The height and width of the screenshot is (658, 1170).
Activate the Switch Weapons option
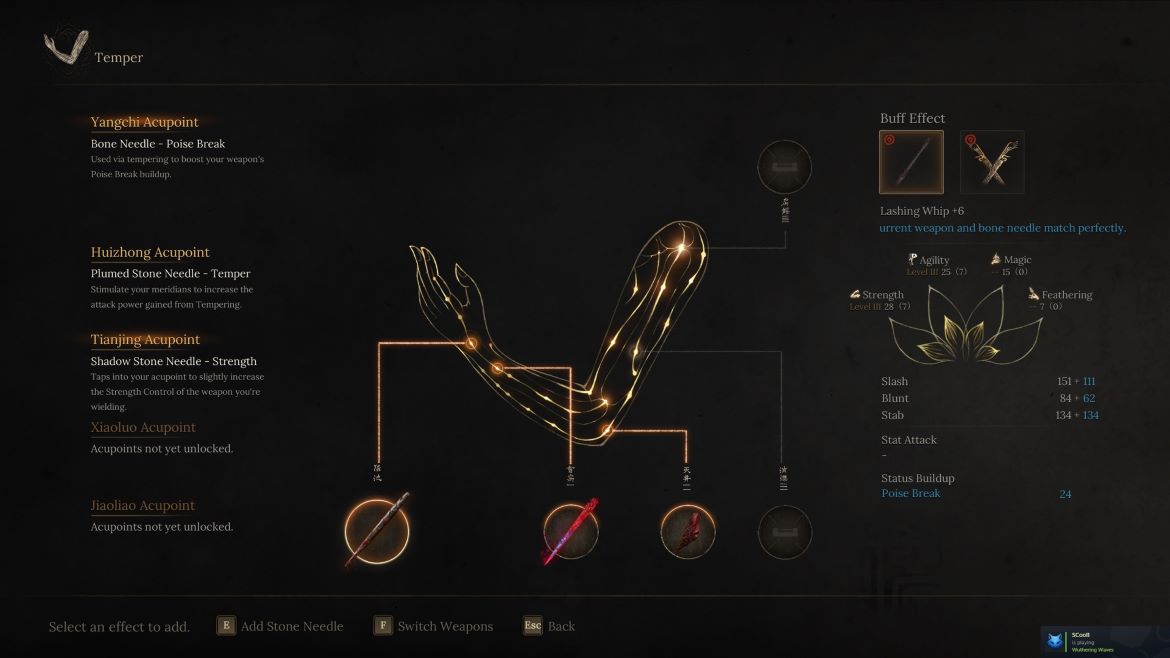click(x=434, y=626)
